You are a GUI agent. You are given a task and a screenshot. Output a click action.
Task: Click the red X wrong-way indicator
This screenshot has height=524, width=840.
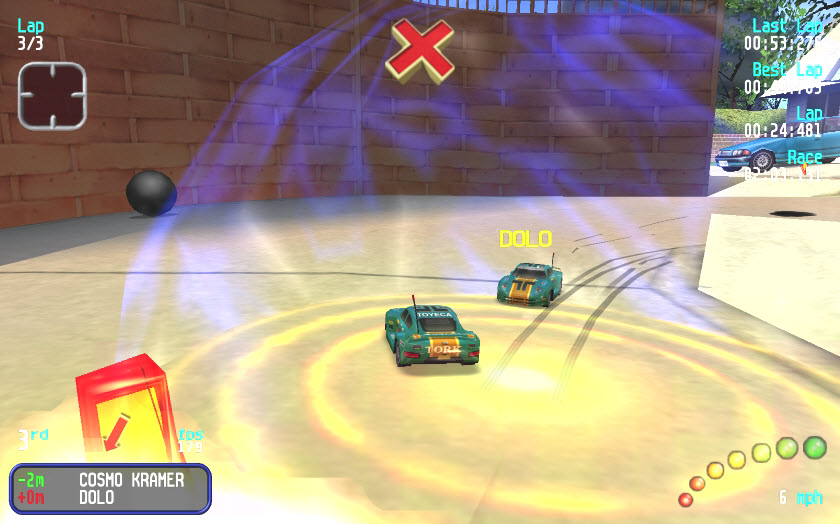420,48
